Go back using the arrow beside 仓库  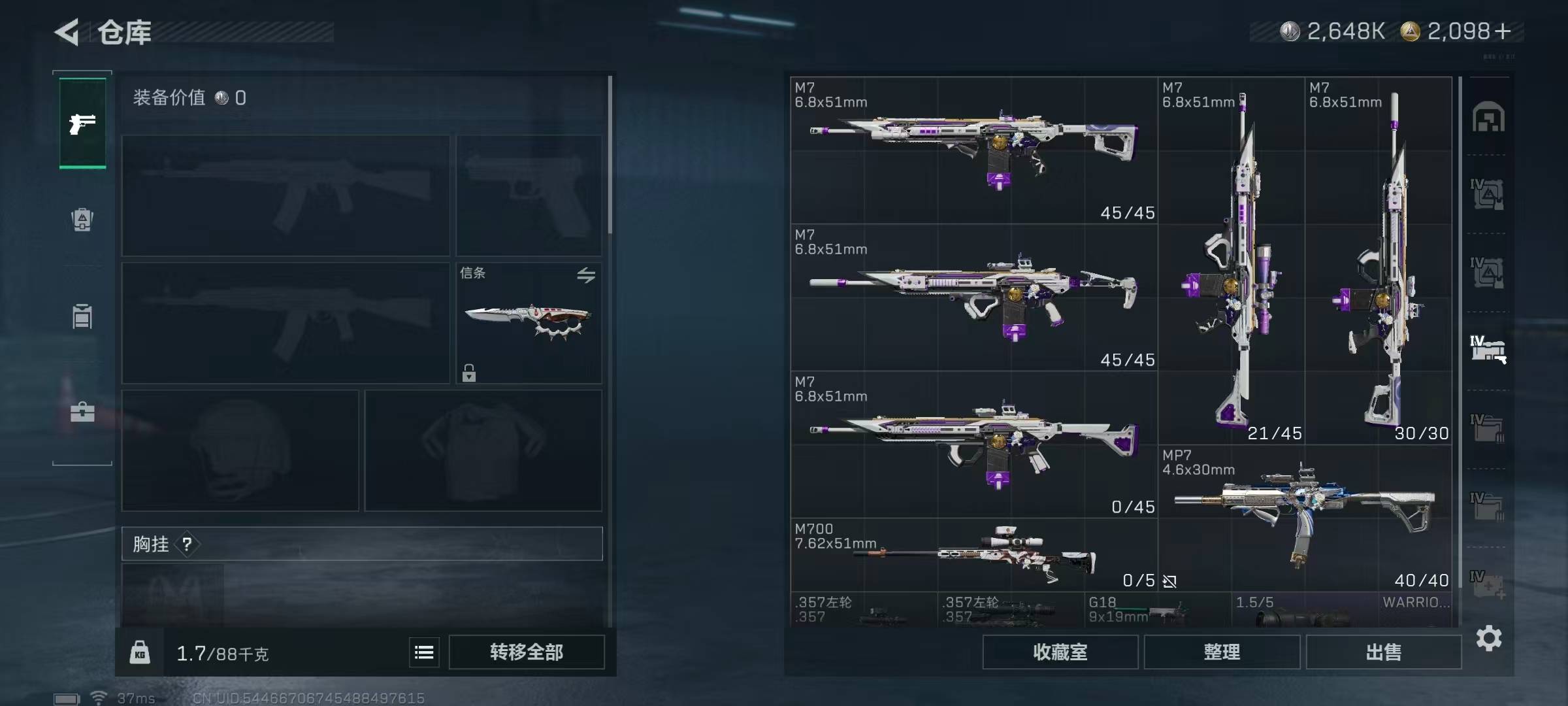[x=67, y=32]
